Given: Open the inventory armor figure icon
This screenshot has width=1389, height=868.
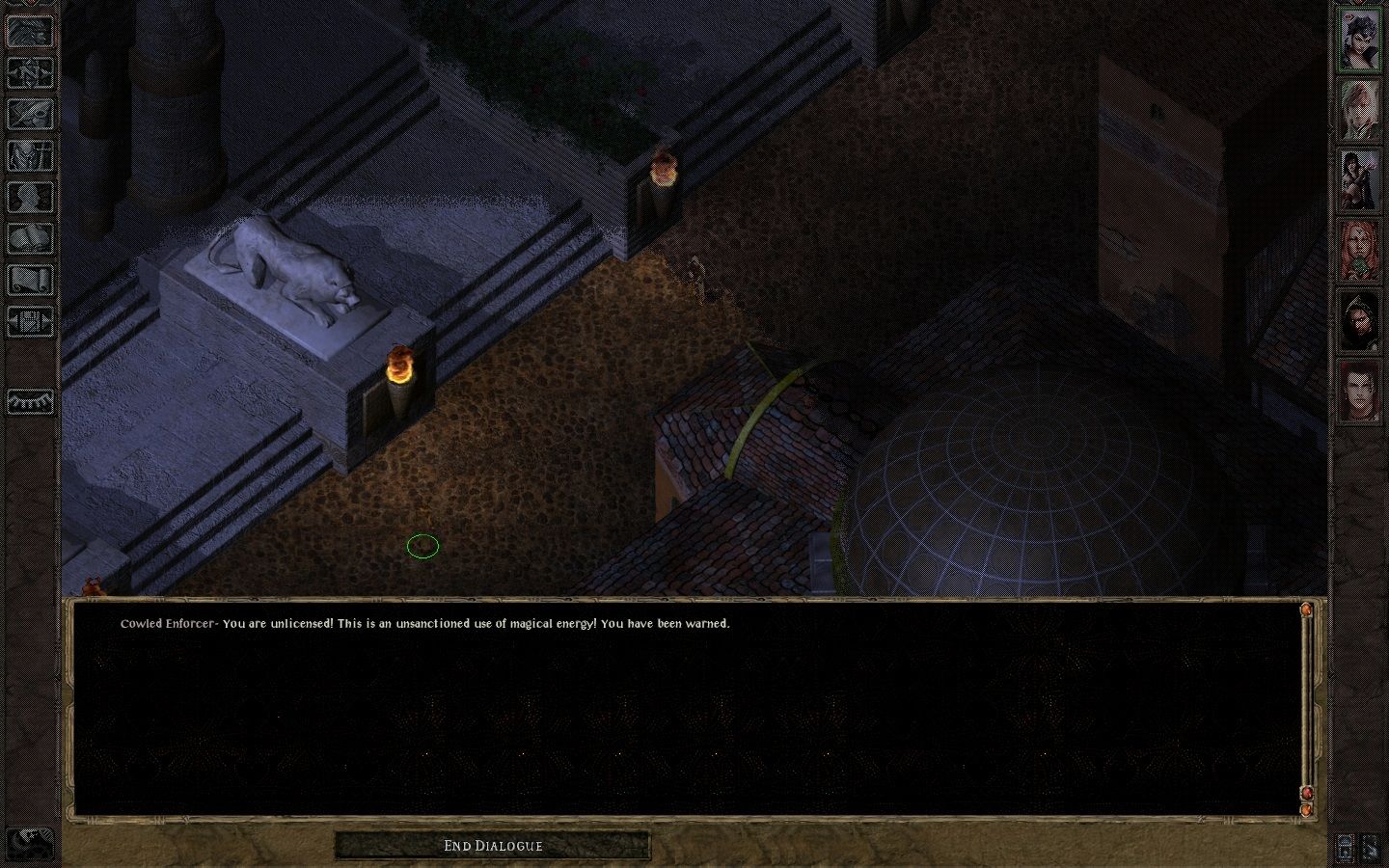Looking at the screenshot, I should point(30,155).
